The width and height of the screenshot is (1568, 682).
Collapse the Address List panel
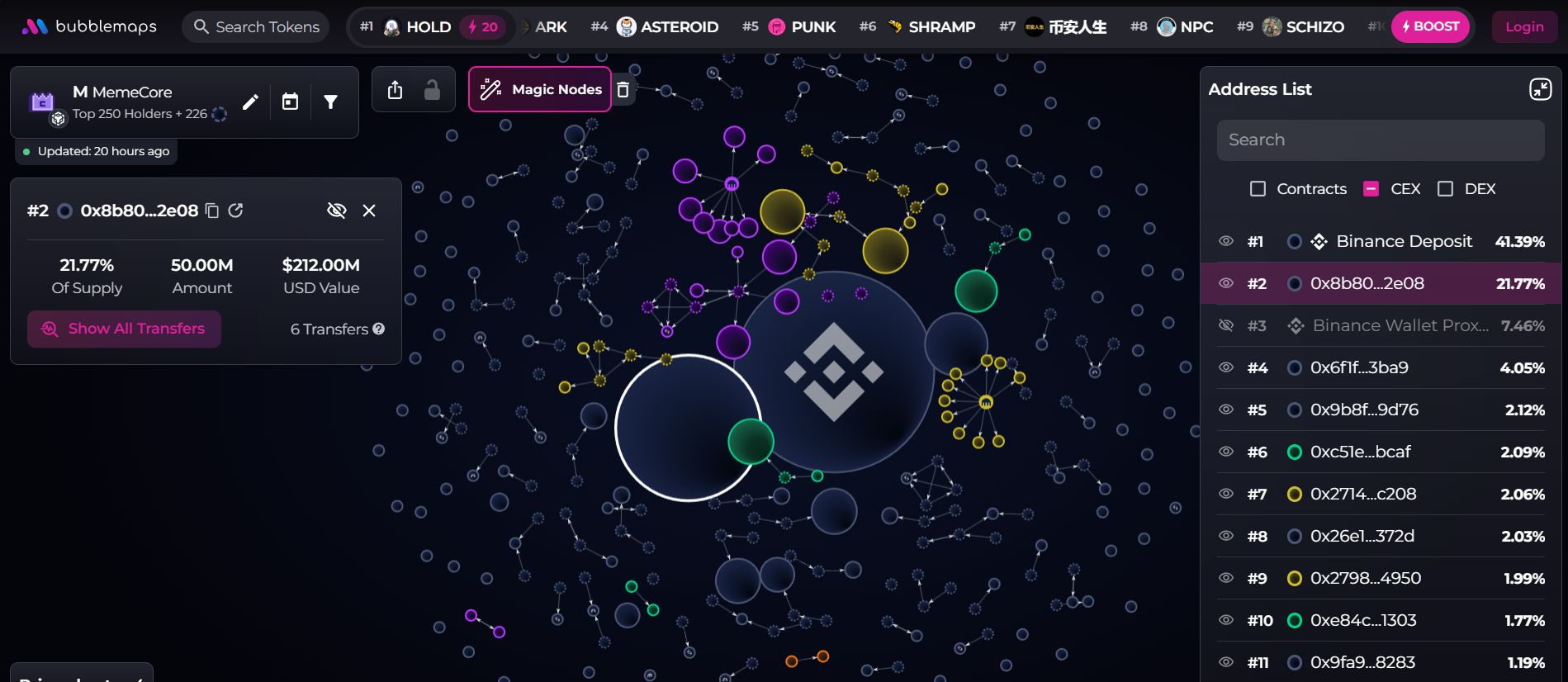[x=1540, y=89]
